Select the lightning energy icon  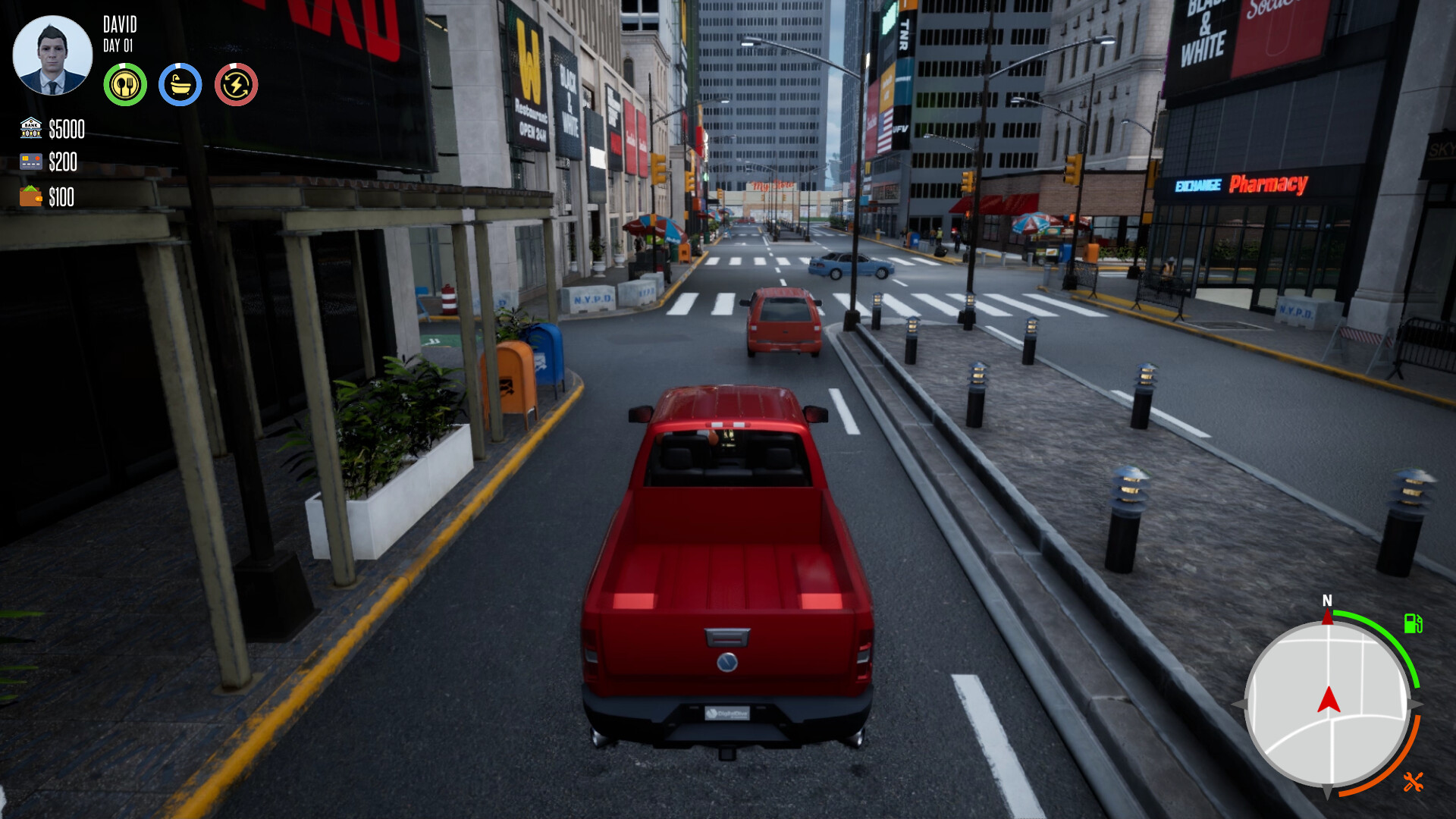coord(236,84)
